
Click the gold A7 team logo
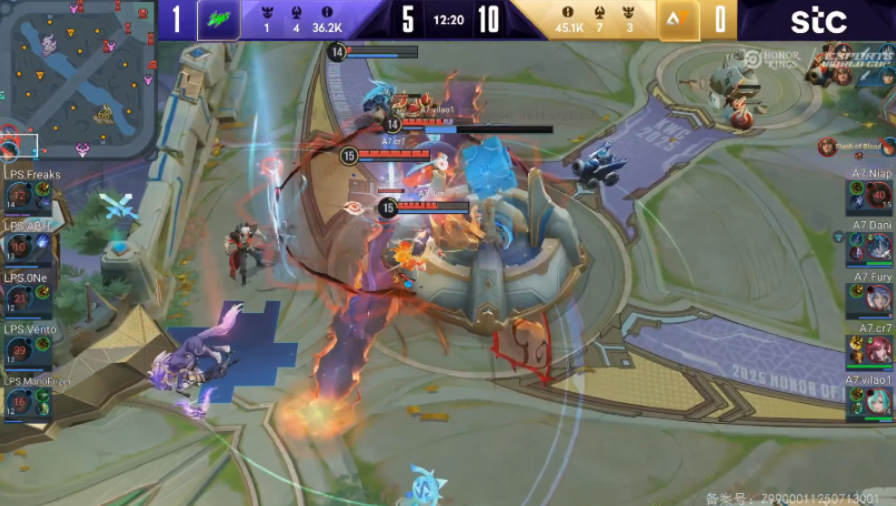click(677, 20)
